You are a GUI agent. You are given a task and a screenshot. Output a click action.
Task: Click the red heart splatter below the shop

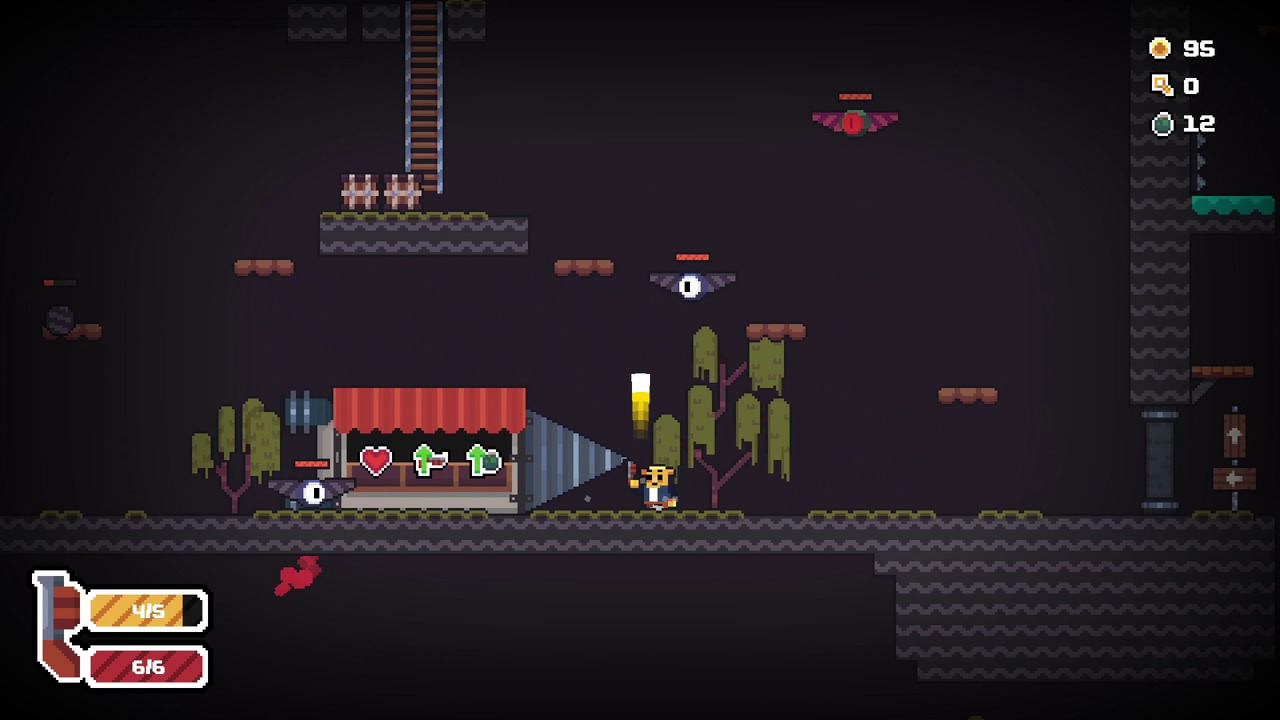300,576
